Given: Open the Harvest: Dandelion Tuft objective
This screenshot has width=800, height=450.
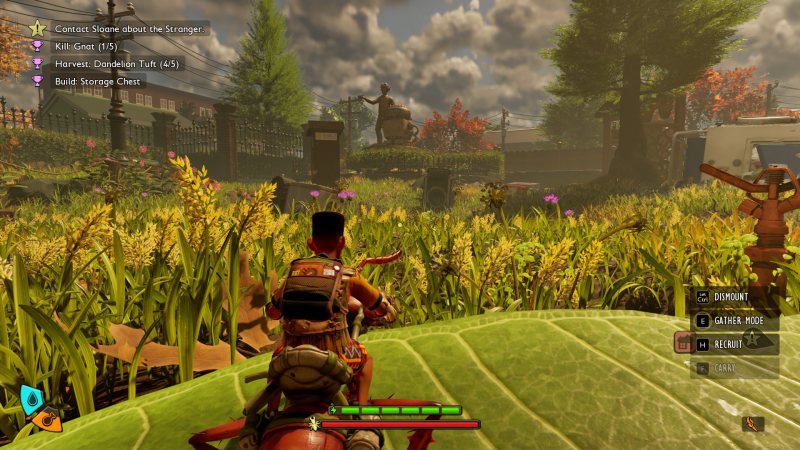Looking at the screenshot, I should 111,63.
